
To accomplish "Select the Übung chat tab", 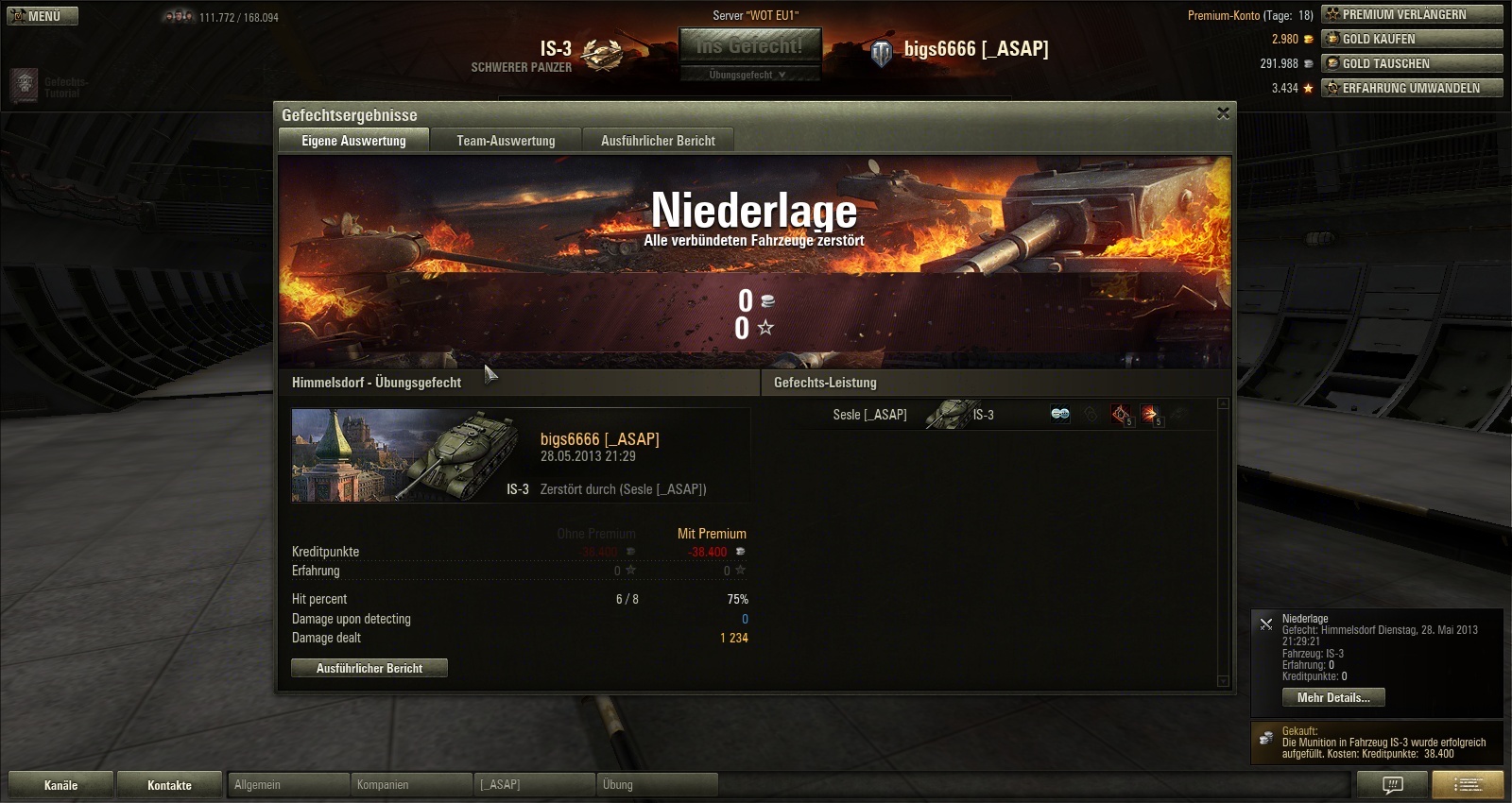I will pos(657,785).
